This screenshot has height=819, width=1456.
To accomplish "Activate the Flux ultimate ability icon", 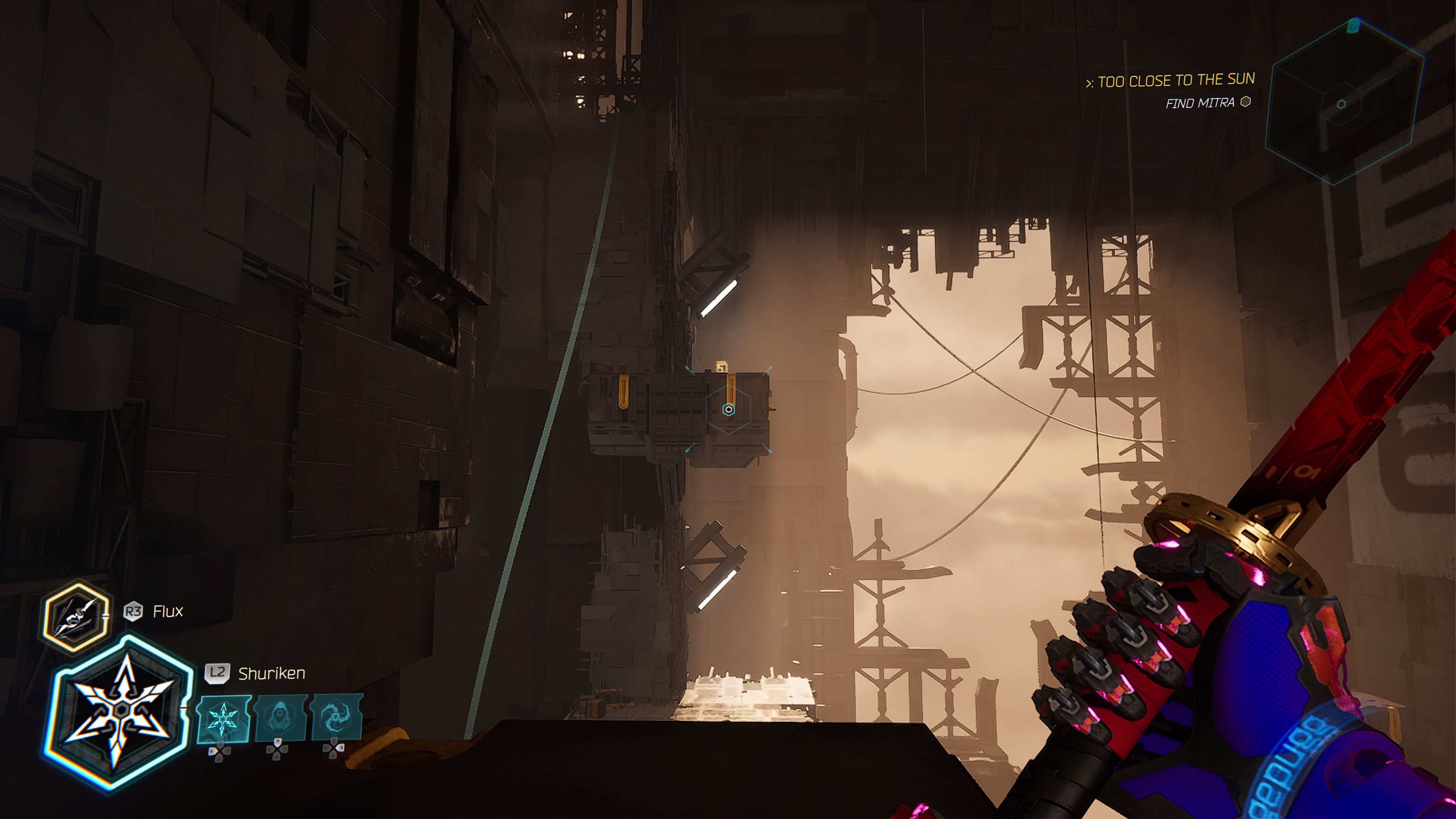I will click(x=76, y=617).
